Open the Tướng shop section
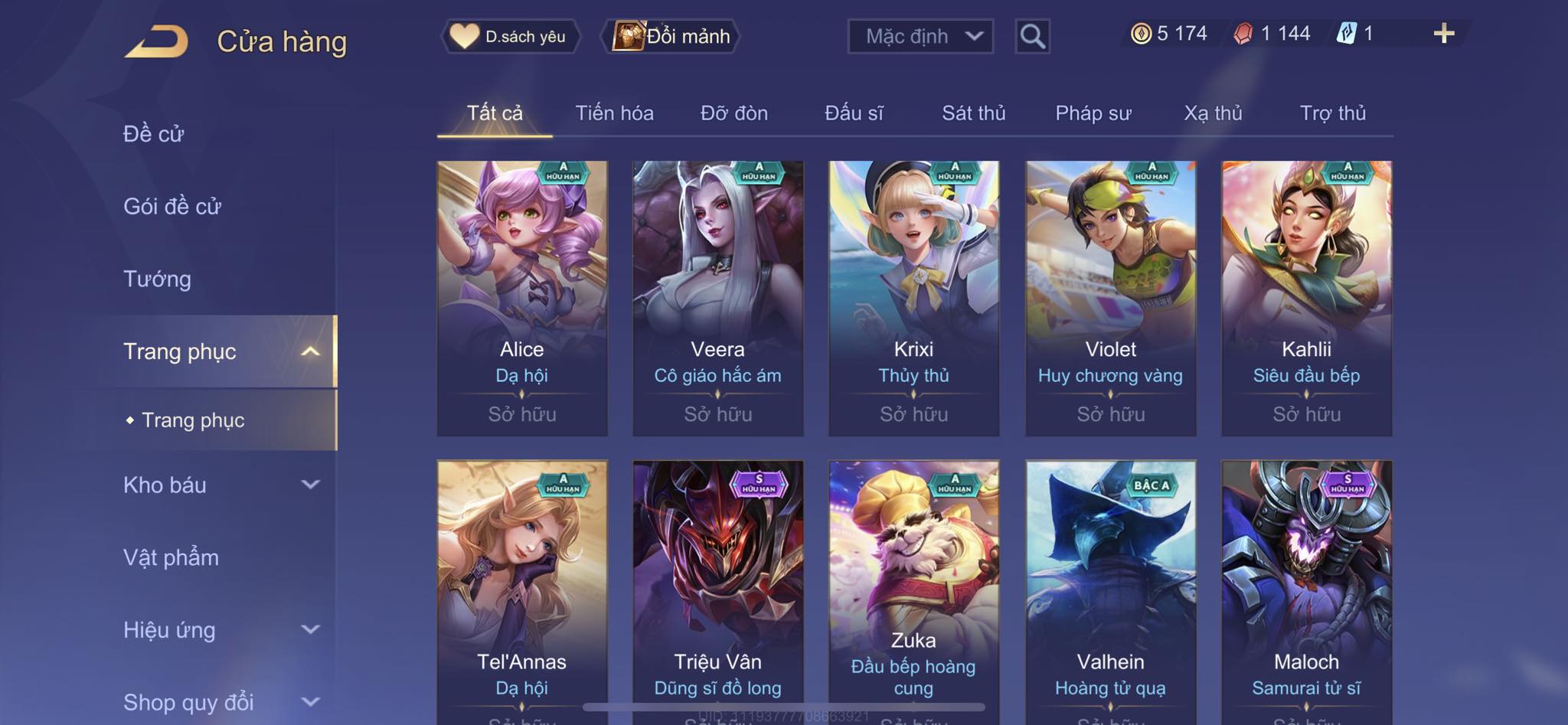This screenshot has width=1568, height=725. 157,279
